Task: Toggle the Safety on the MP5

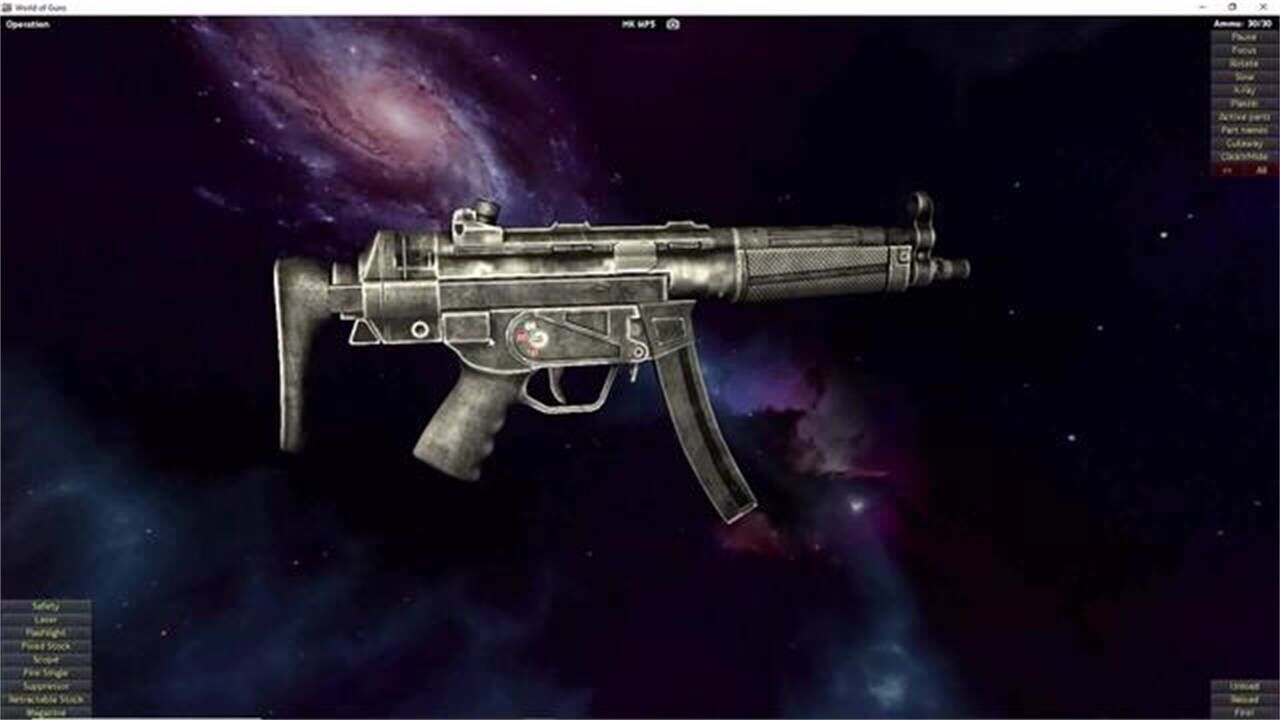Action: click(45, 606)
